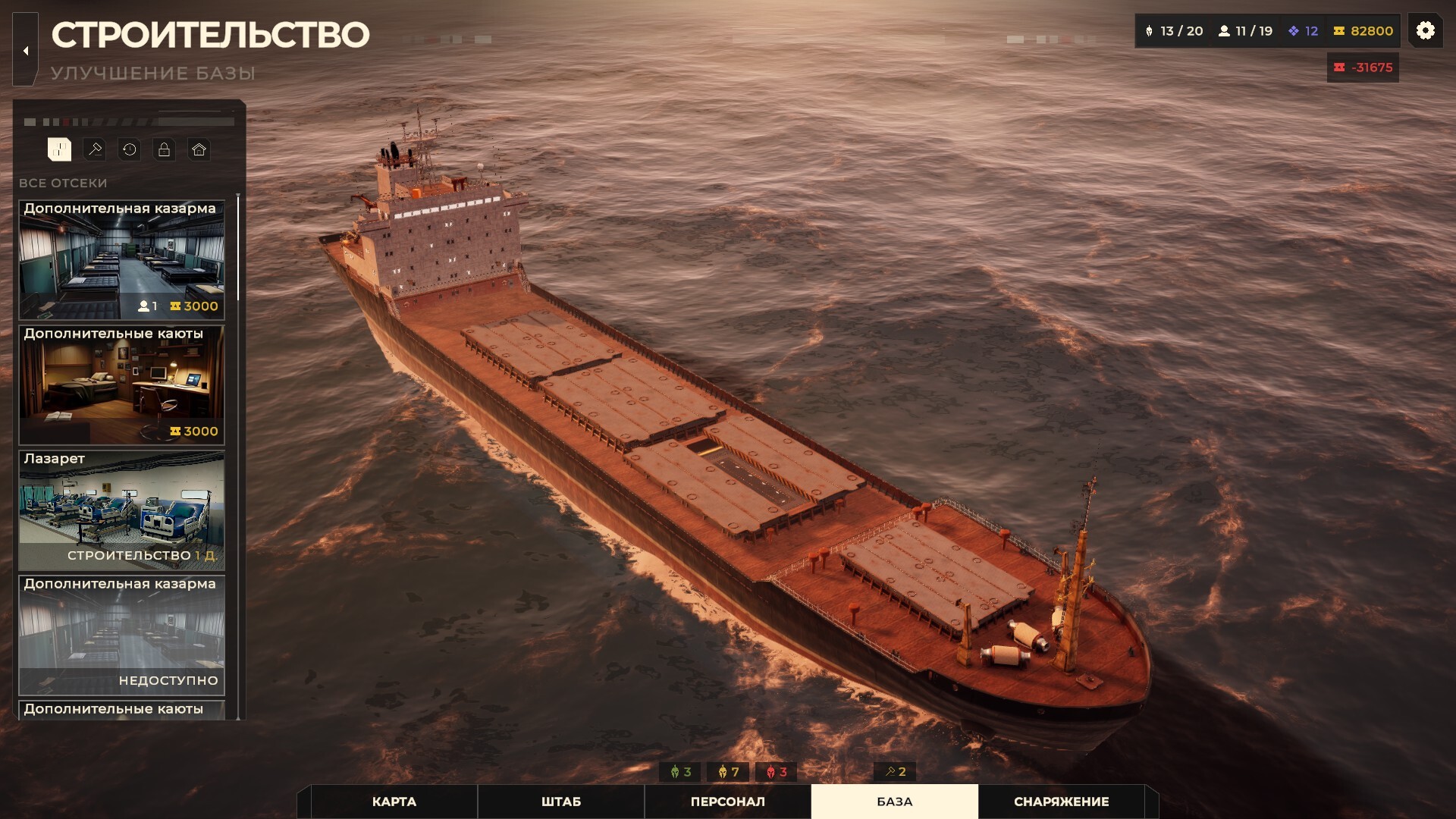Select the БАЗА tab
The image size is (1456, 819).
pyautogui.click(x=894, y=802)
